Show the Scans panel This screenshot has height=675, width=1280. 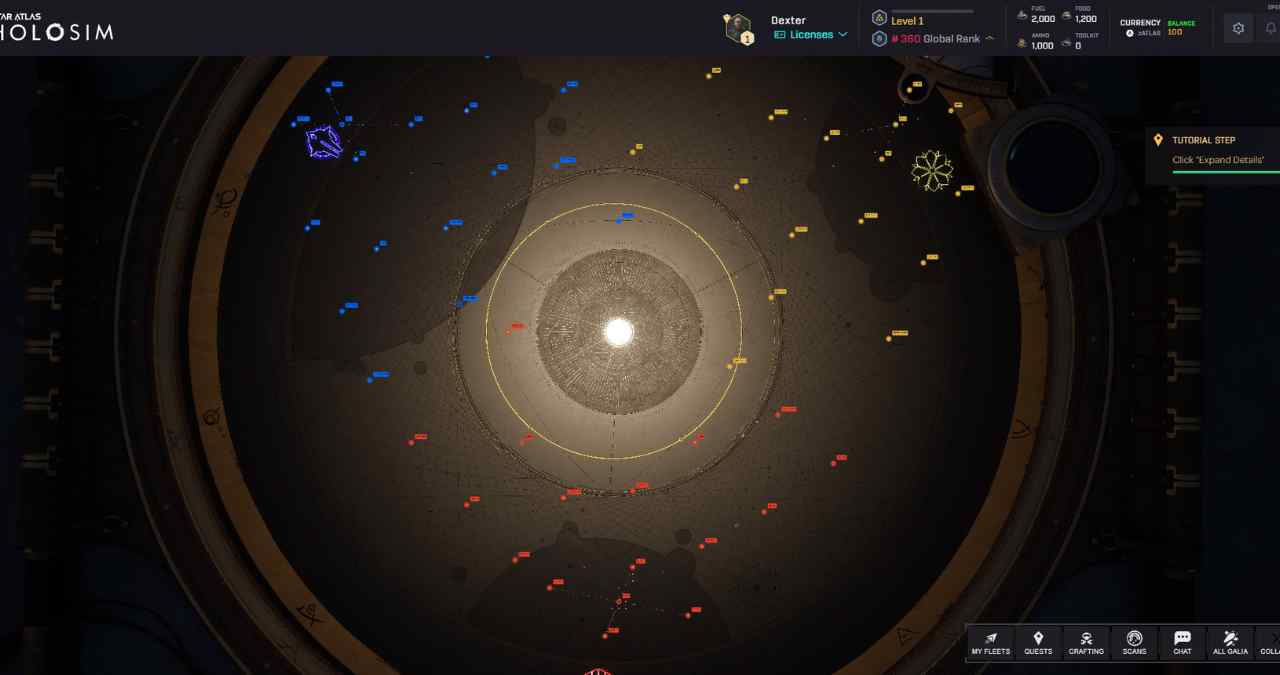click(x=1134, y=643)
